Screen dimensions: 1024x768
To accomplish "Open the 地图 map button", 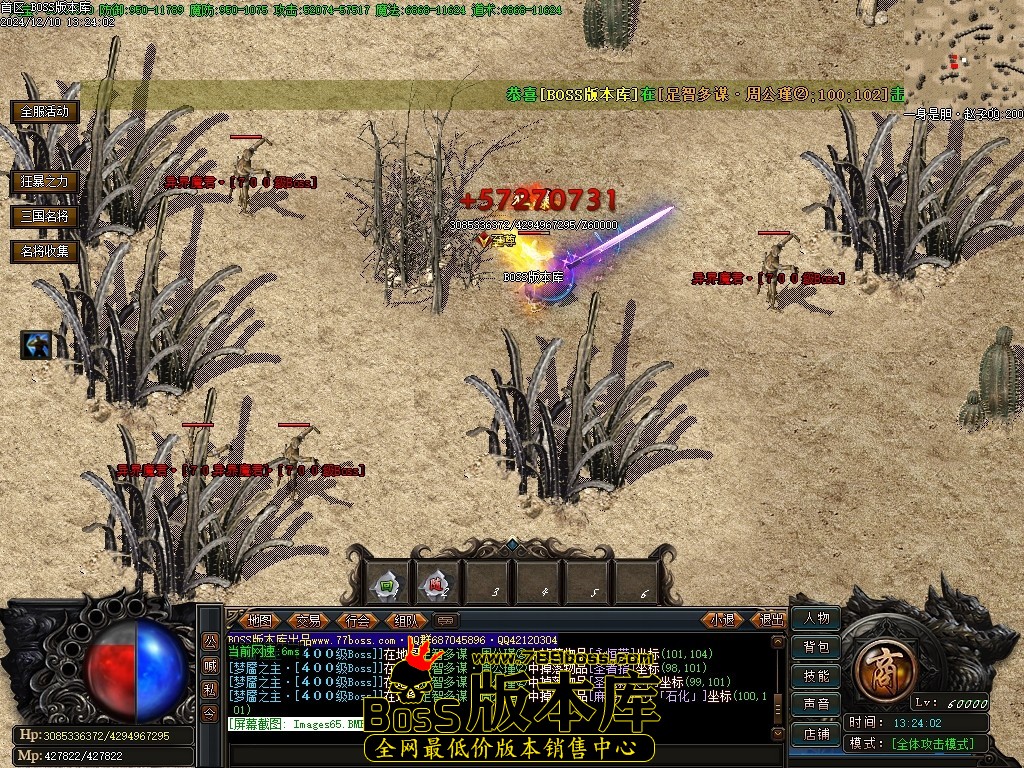I will coord(259,620).
